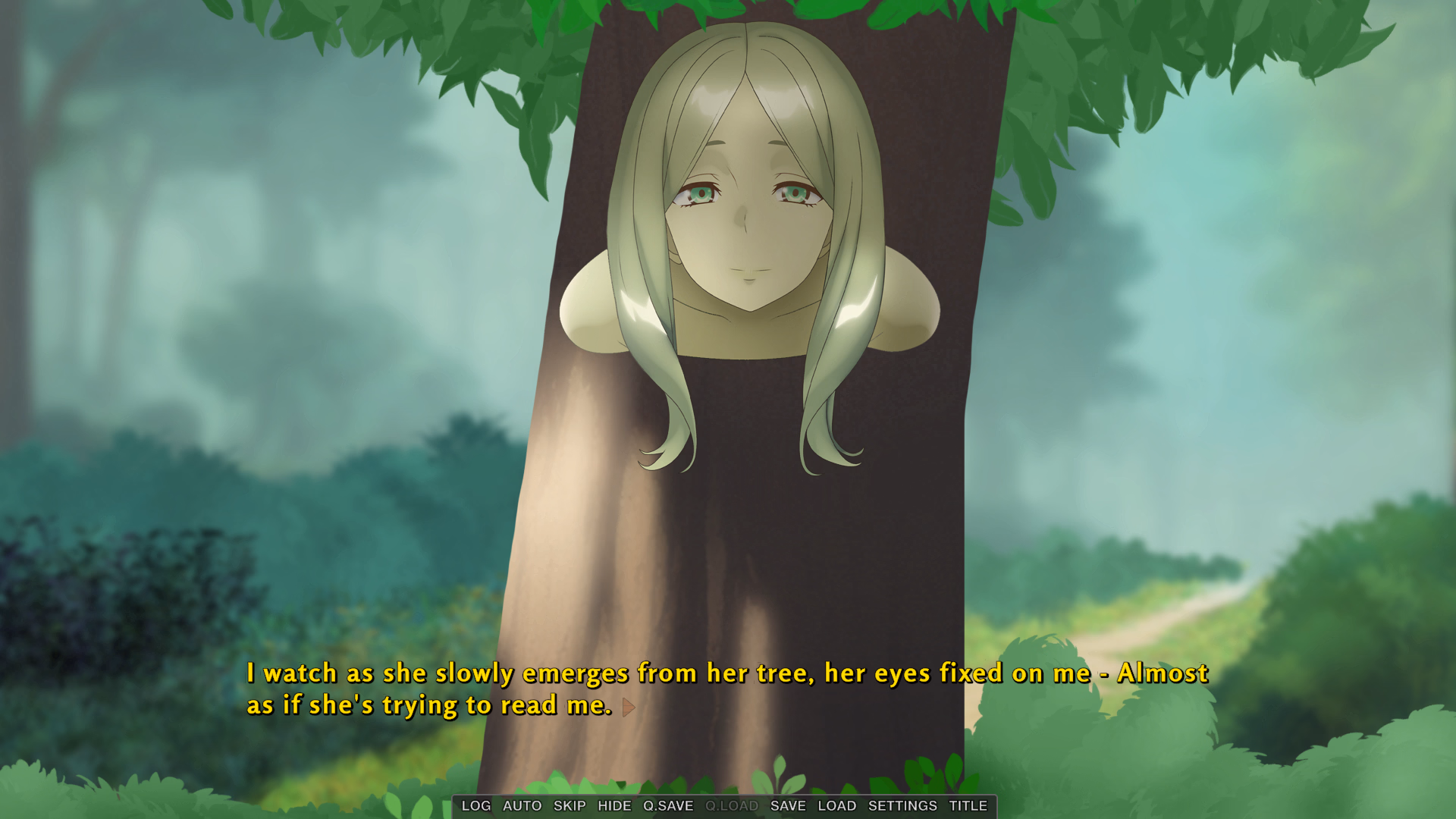Activate SKIP mode
This screenshot has height=819, width=1456.
(570, 806)
